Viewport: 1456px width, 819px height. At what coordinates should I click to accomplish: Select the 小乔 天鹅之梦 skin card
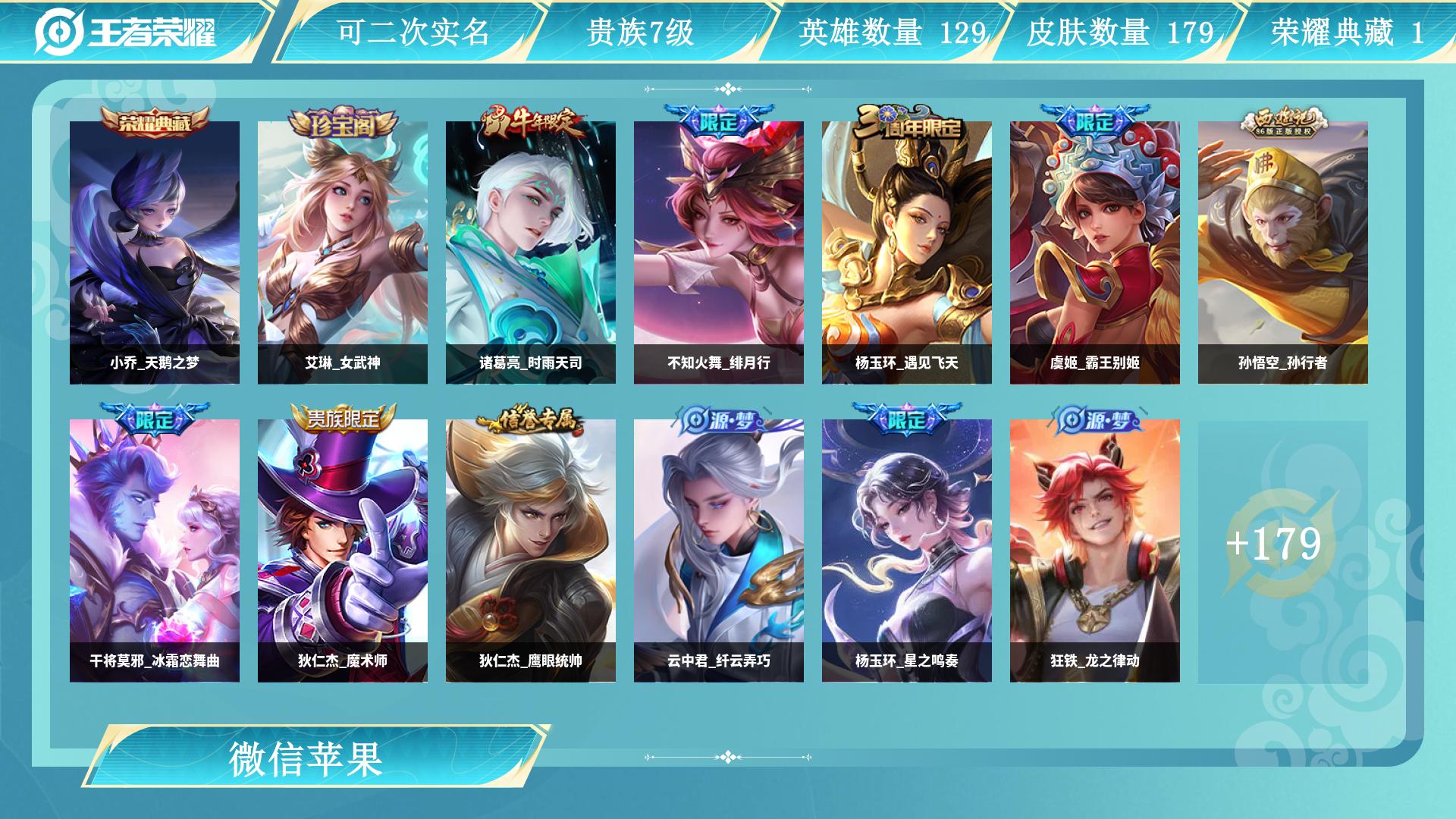click(155, 253)
